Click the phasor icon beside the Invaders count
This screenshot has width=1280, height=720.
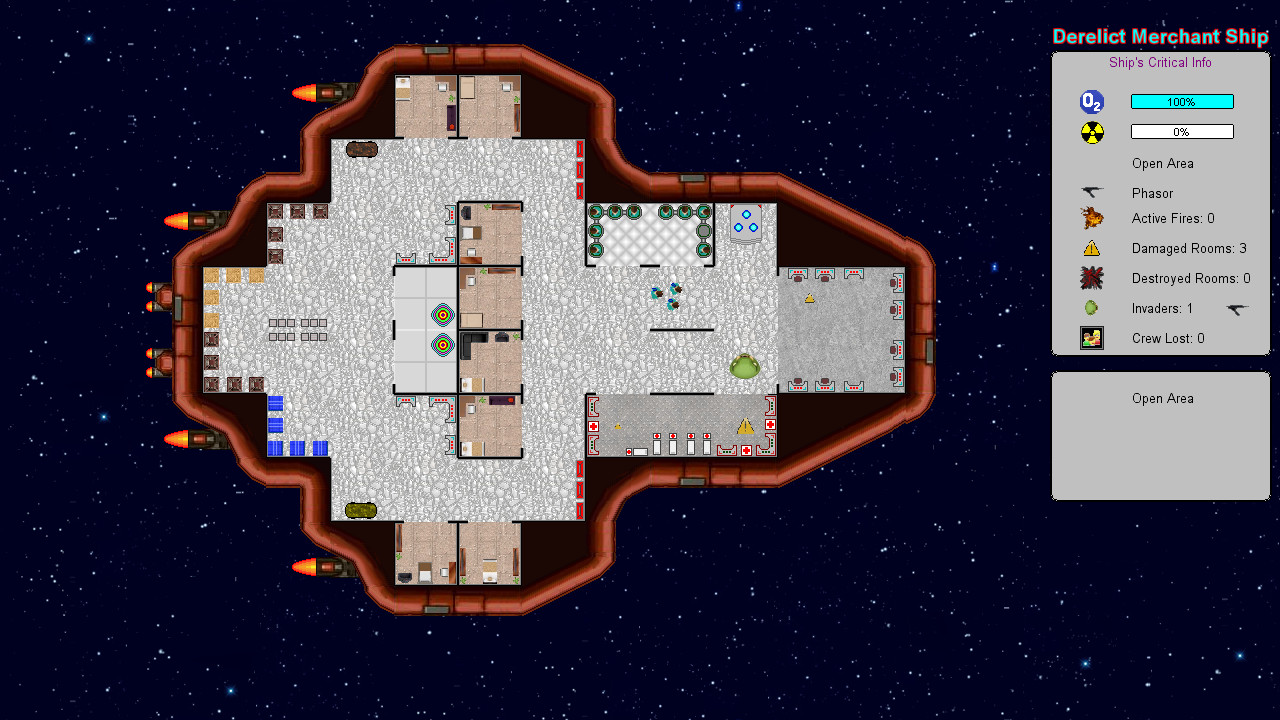1237,309
